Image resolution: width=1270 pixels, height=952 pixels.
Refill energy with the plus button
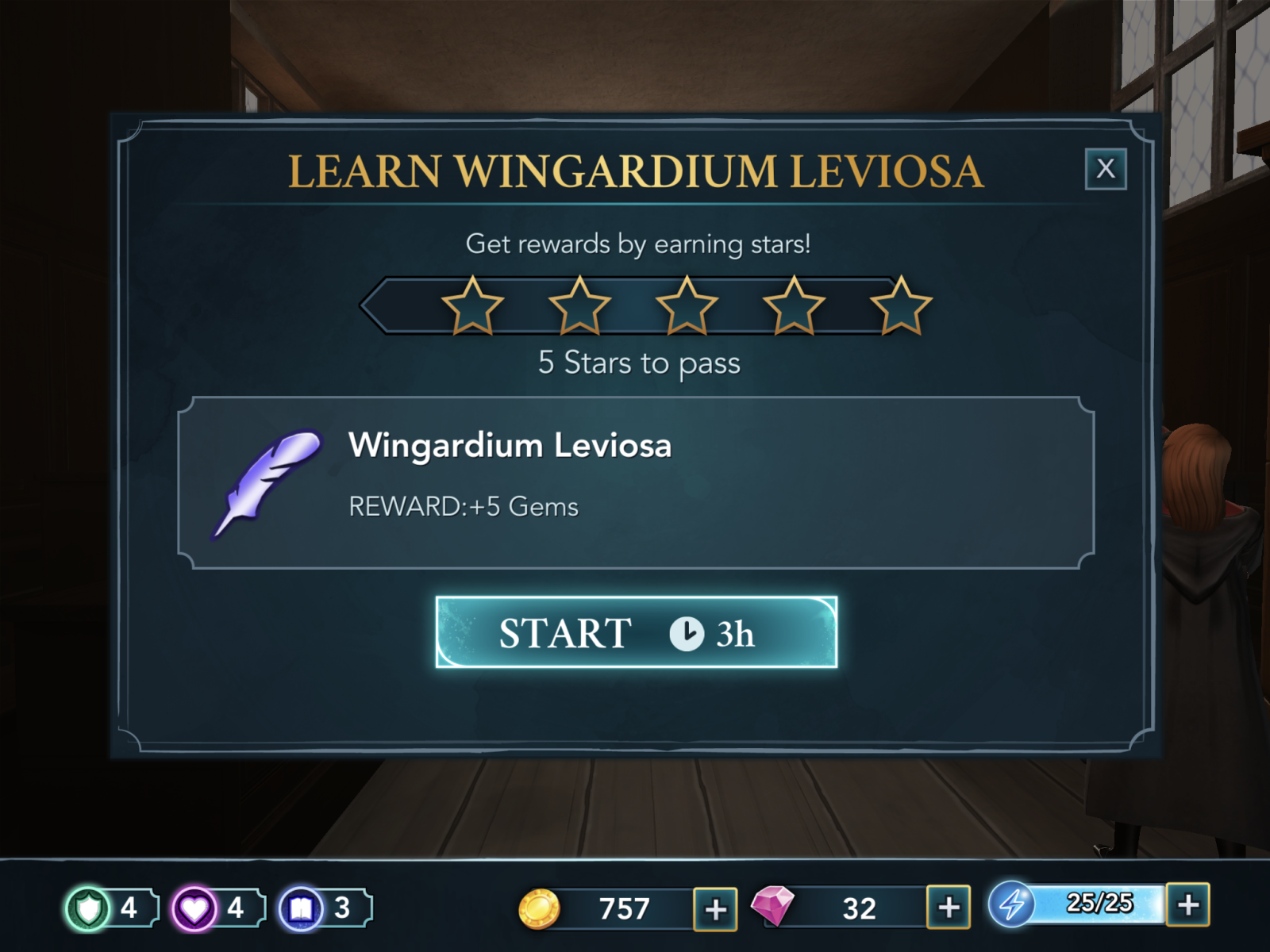coord(1187,904)
